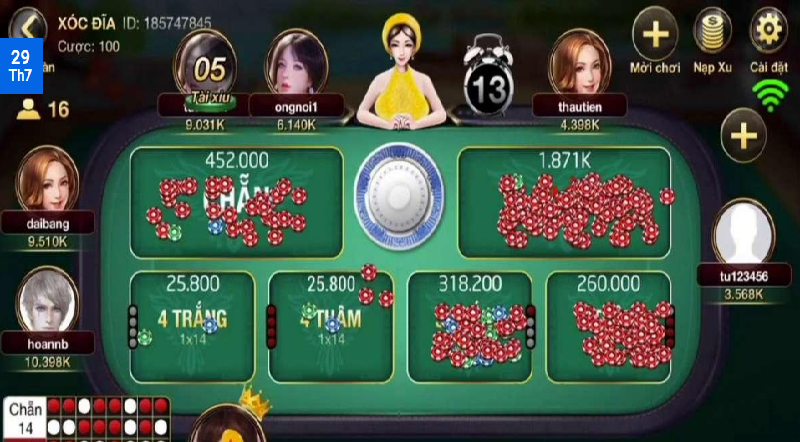This screenshot has height=442, width=800.
Task: View player tu123456's avatar
Action: pyautogui.click(x=743, y=232)
